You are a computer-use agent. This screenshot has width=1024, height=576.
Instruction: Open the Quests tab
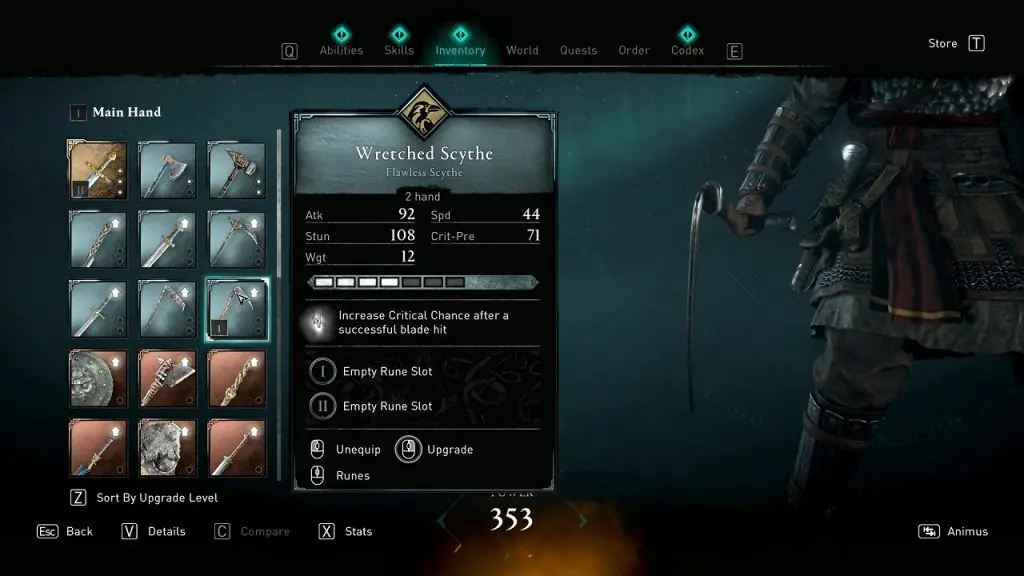click(x=578, y=50)
